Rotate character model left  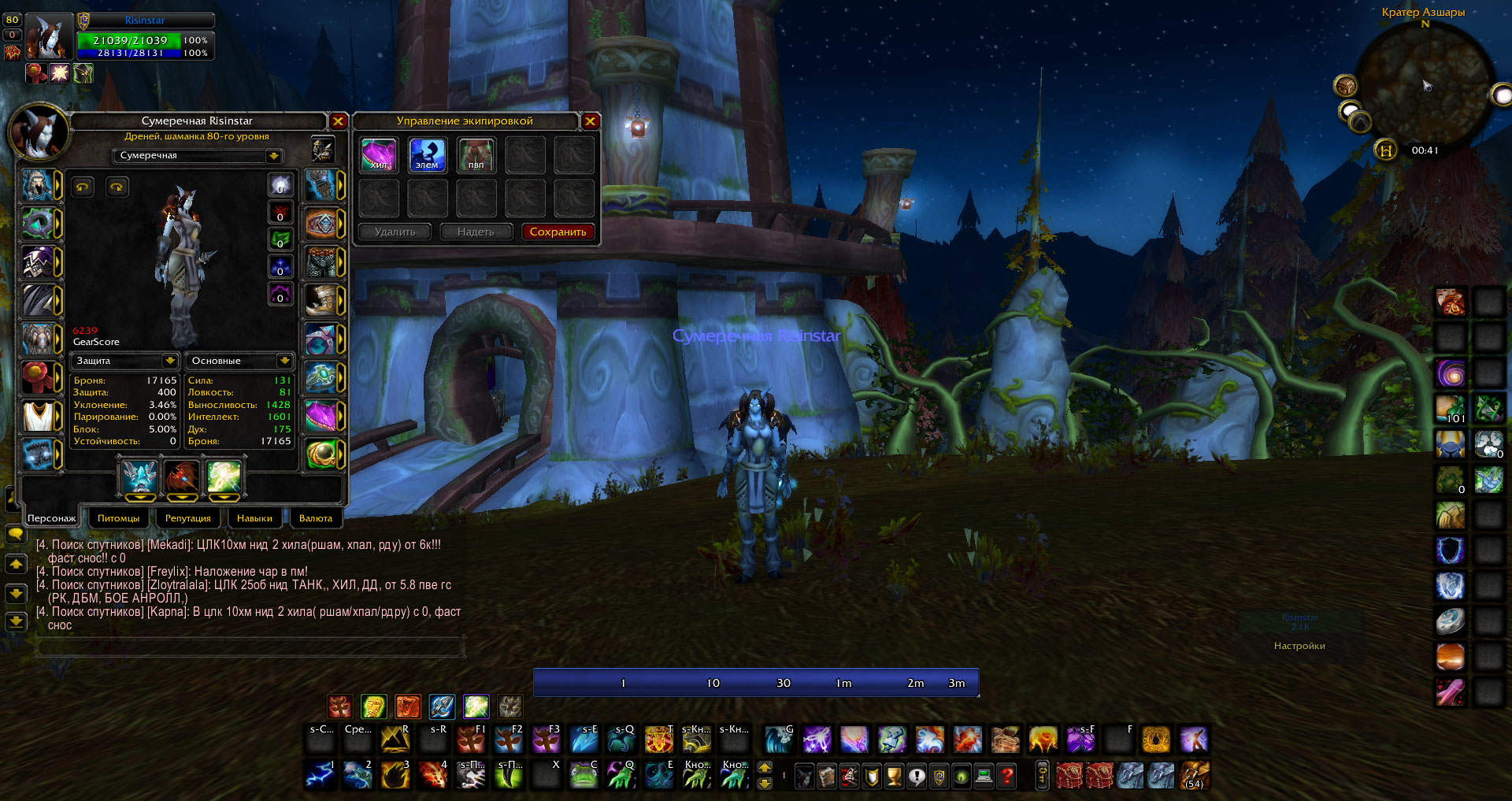(83, 187)
